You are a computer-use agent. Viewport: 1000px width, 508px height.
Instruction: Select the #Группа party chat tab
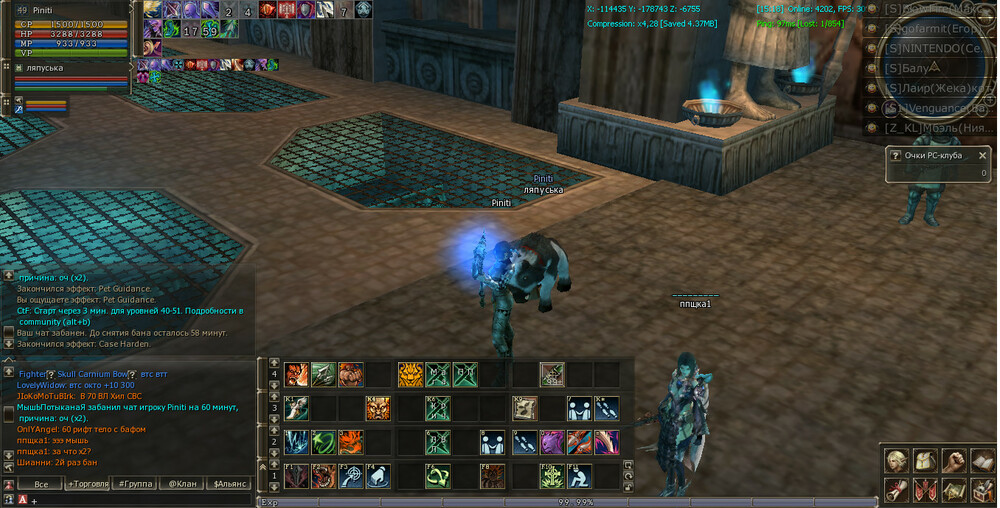[135, 484]
